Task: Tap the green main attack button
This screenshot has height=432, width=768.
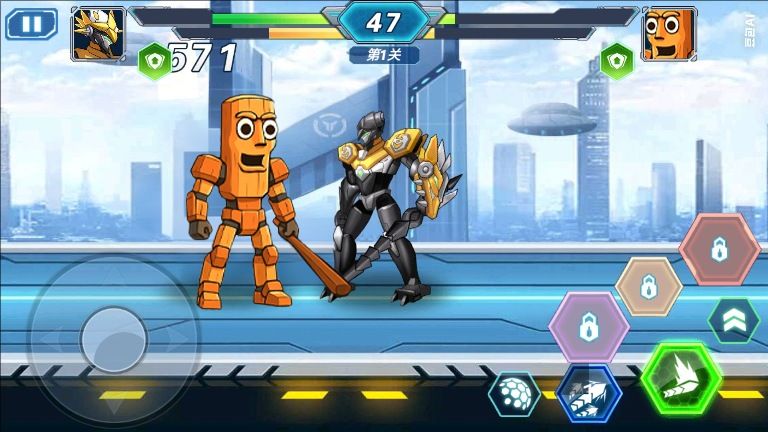Action: point(681,379)
